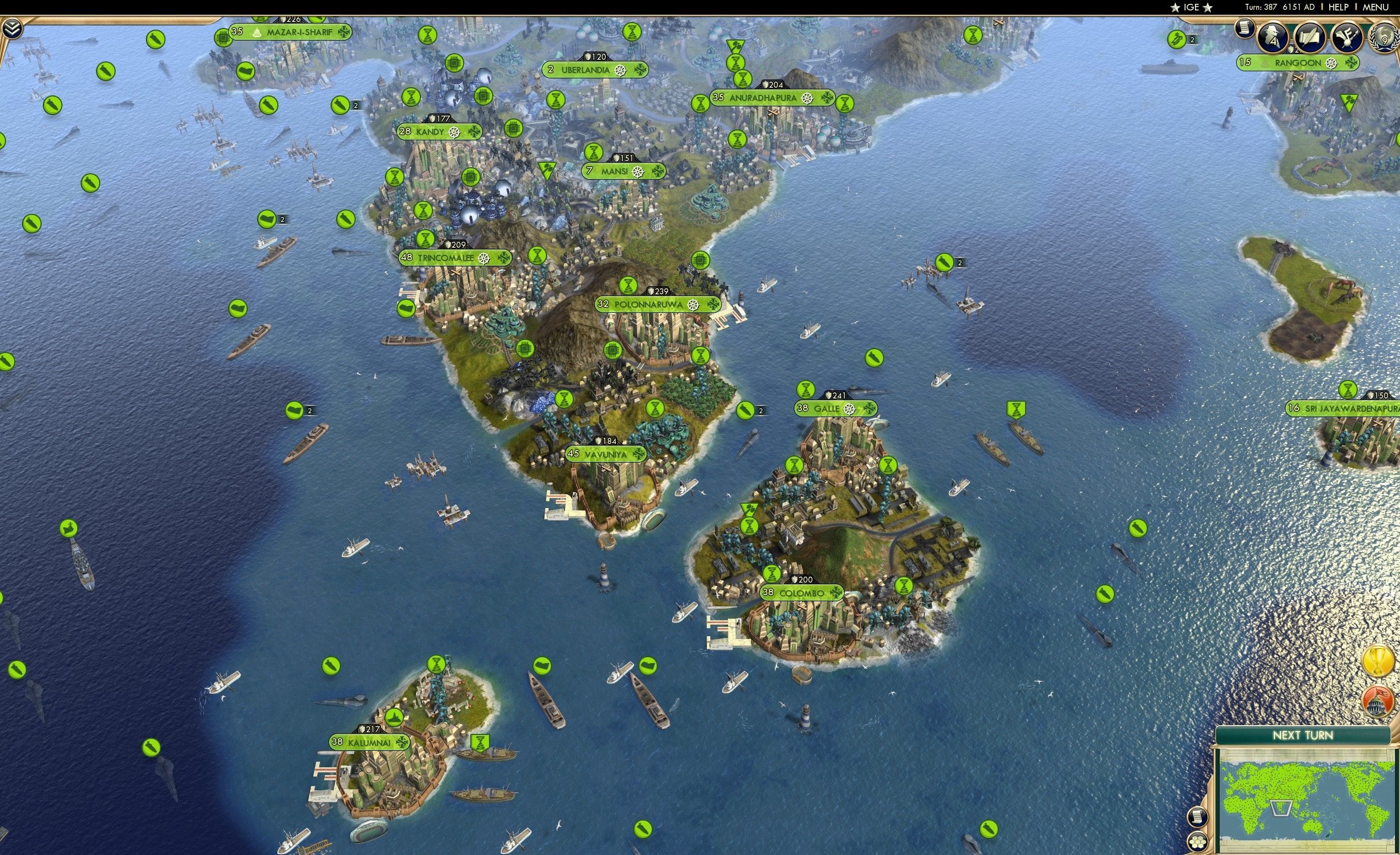Open the HELP menu
The width and height of the screenshot is (1400, 855).
(1339, 7)
